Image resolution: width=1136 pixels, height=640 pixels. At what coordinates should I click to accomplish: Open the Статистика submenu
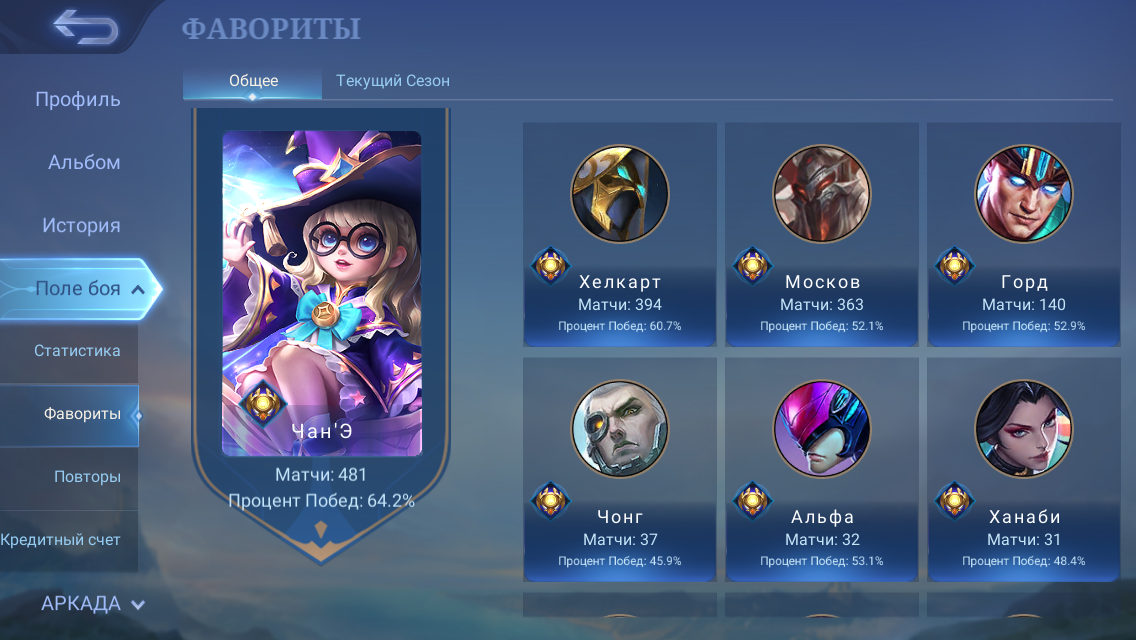77,351
